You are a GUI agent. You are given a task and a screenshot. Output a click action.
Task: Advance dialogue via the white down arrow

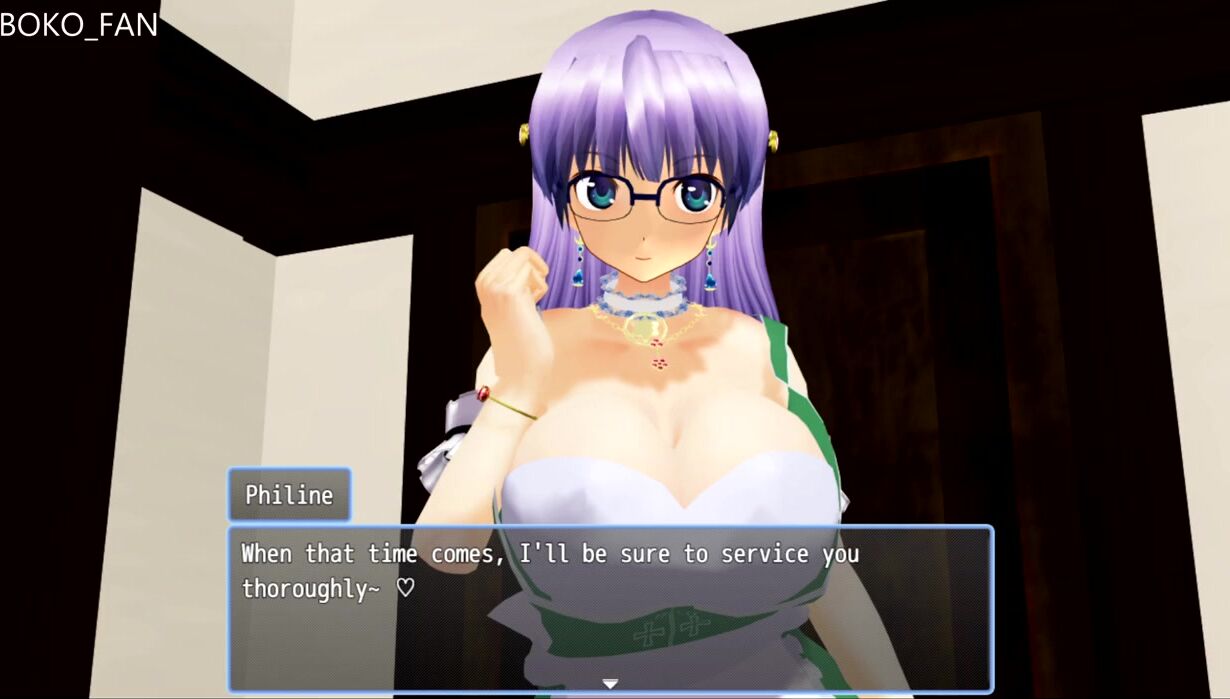(610, 684)
